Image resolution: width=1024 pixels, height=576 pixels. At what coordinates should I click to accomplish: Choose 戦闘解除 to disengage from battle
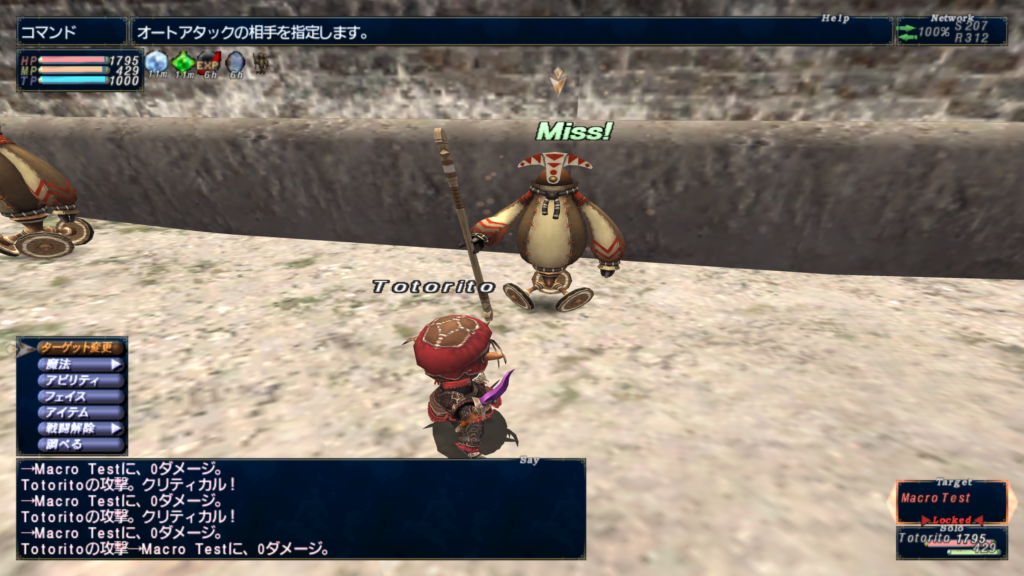click(x=80, y=428)
